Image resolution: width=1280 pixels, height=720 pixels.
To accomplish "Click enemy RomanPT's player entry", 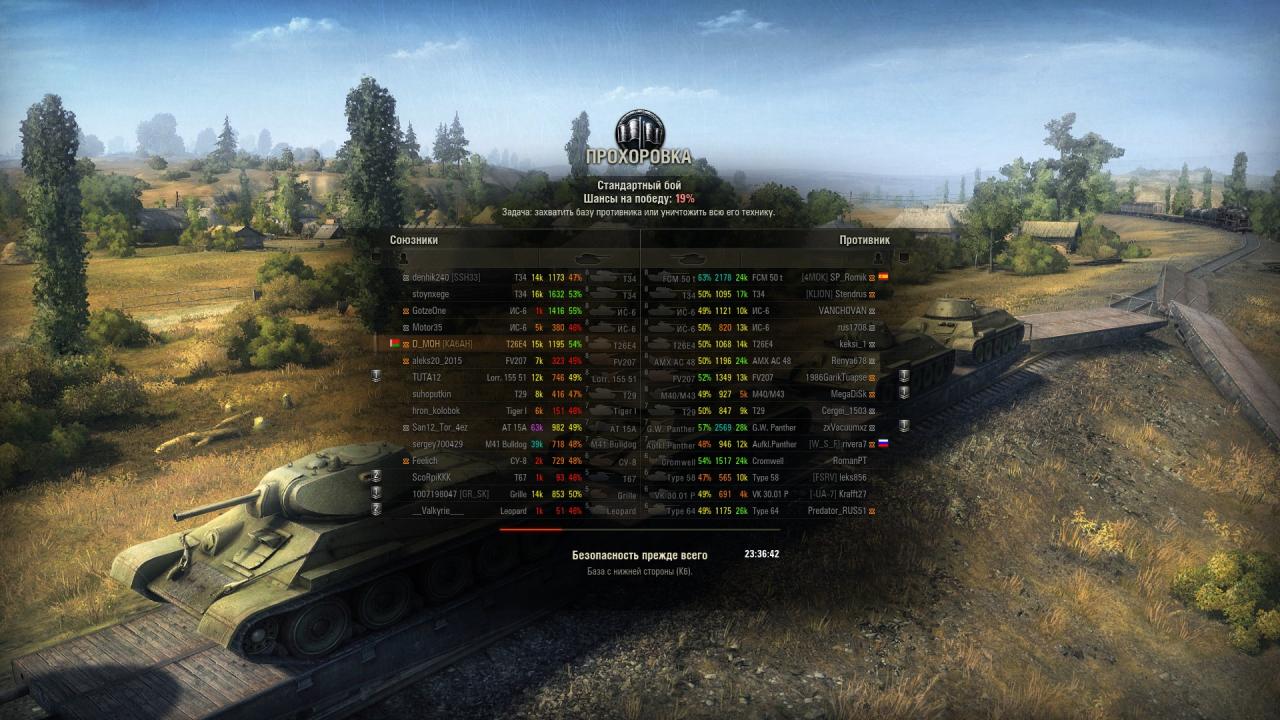I will [850, 461].
